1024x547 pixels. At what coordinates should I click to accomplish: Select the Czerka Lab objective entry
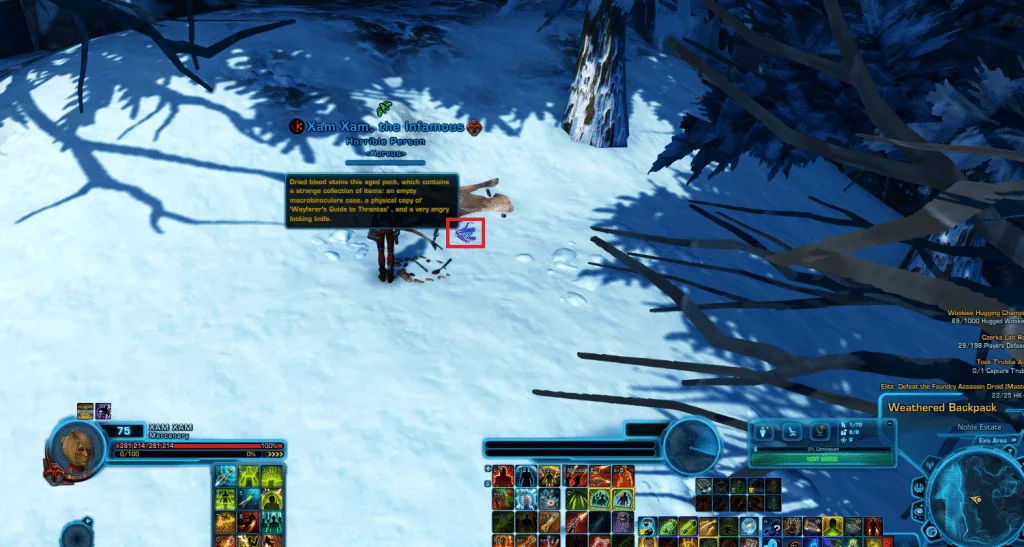coord(993,338)
